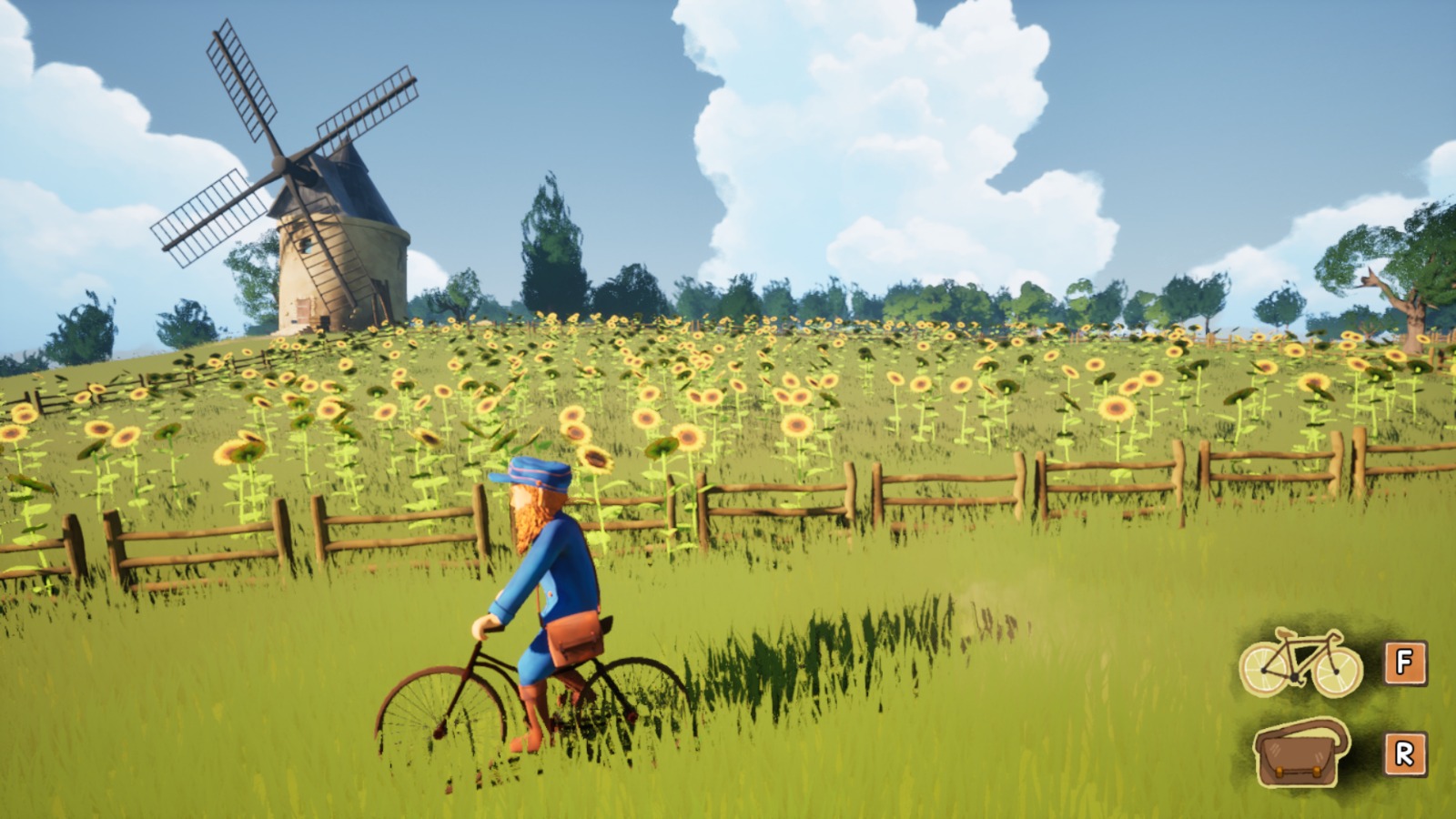Select the bicycle icon in the HUD
1456x819 pixels.
[x=1300, y=662]
